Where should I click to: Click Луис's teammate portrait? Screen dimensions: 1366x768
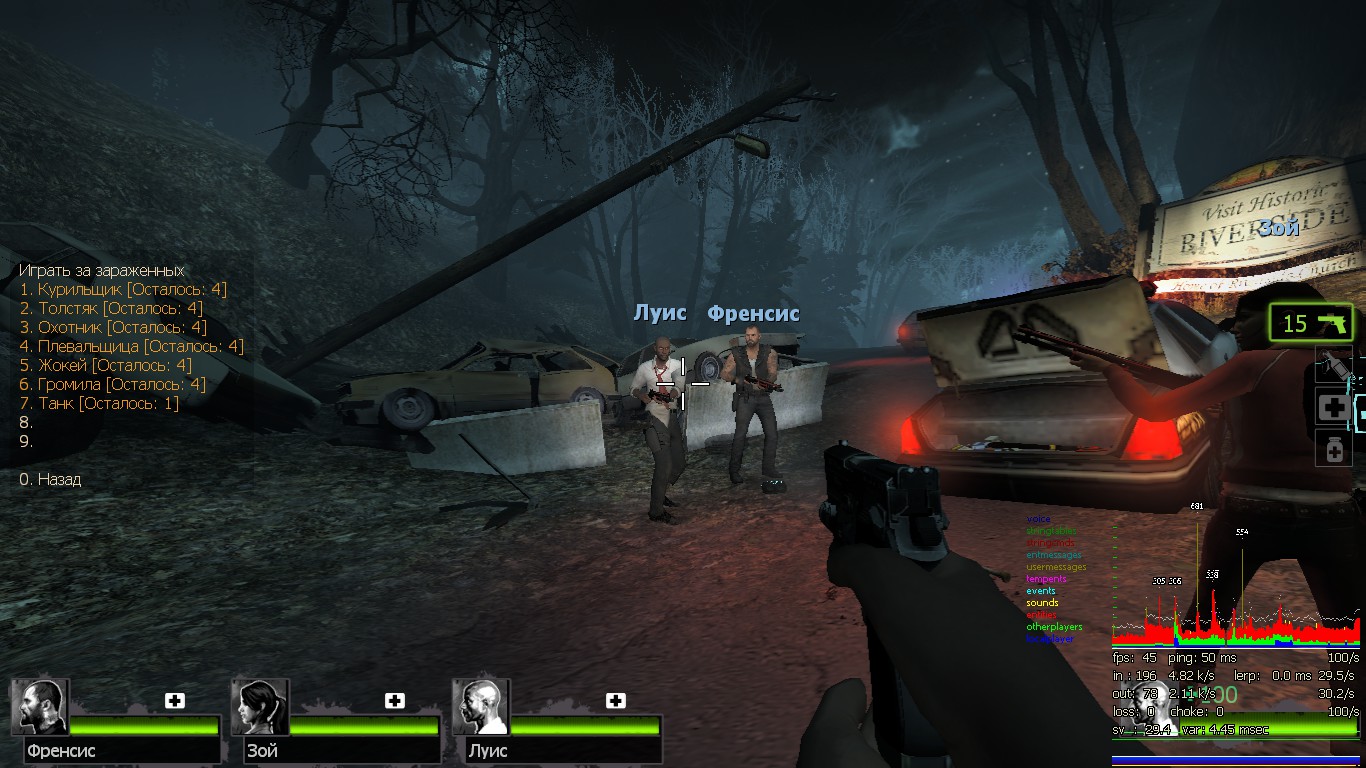click(x=481, y=707)
